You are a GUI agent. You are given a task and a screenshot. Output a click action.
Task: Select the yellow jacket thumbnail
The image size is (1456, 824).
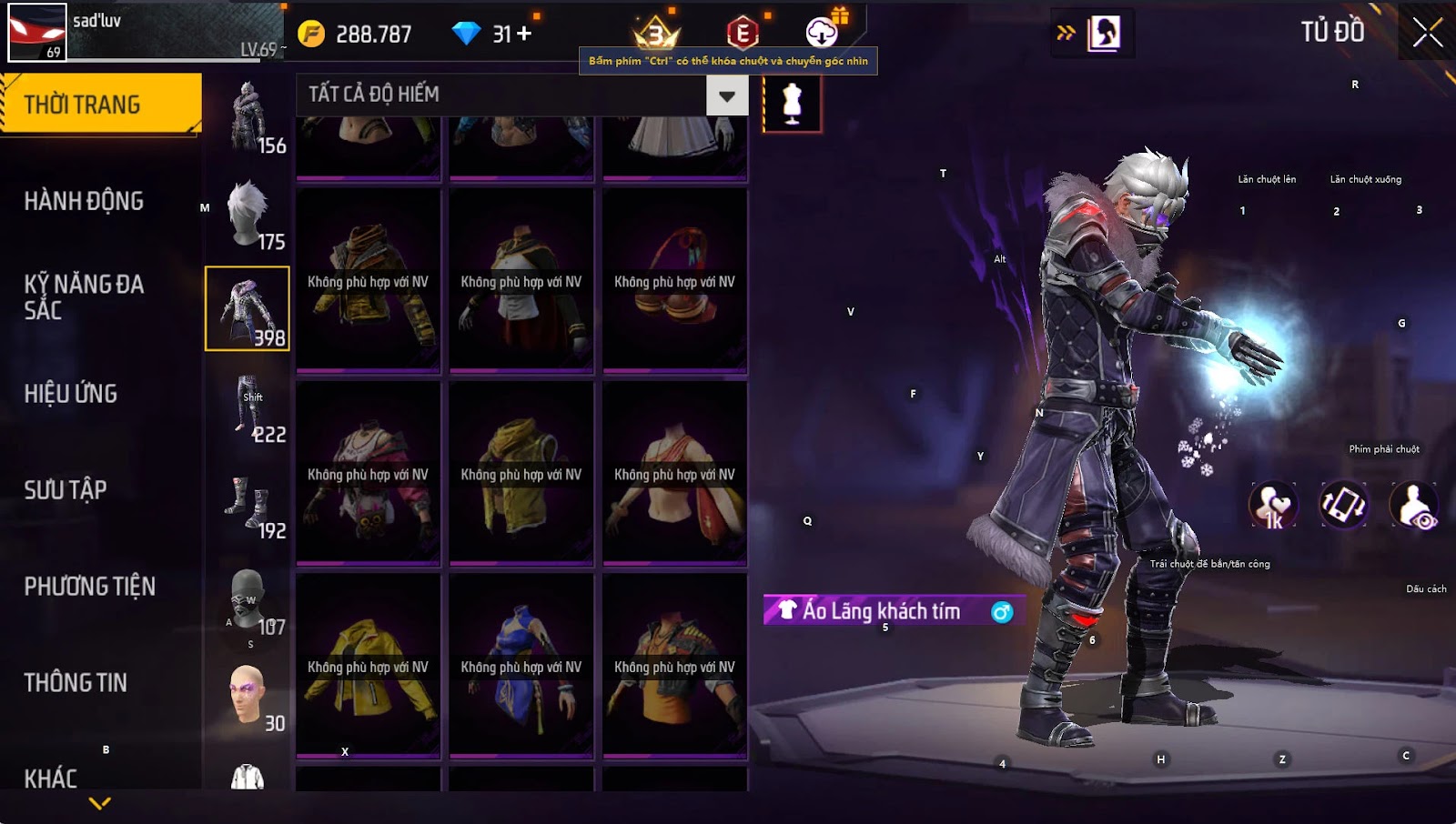(x=369, y=666)
